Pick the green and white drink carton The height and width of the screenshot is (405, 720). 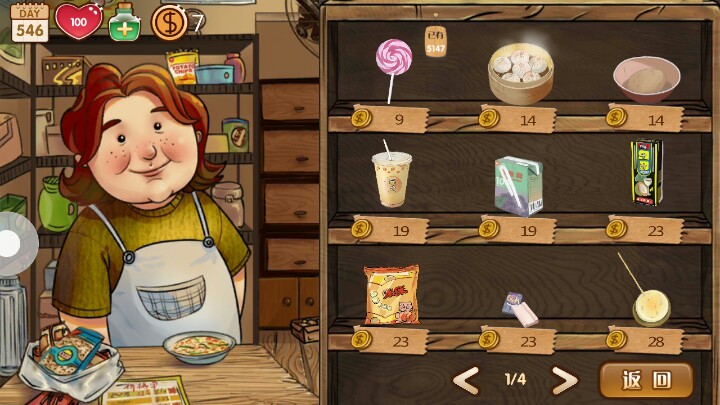point(518,184)
